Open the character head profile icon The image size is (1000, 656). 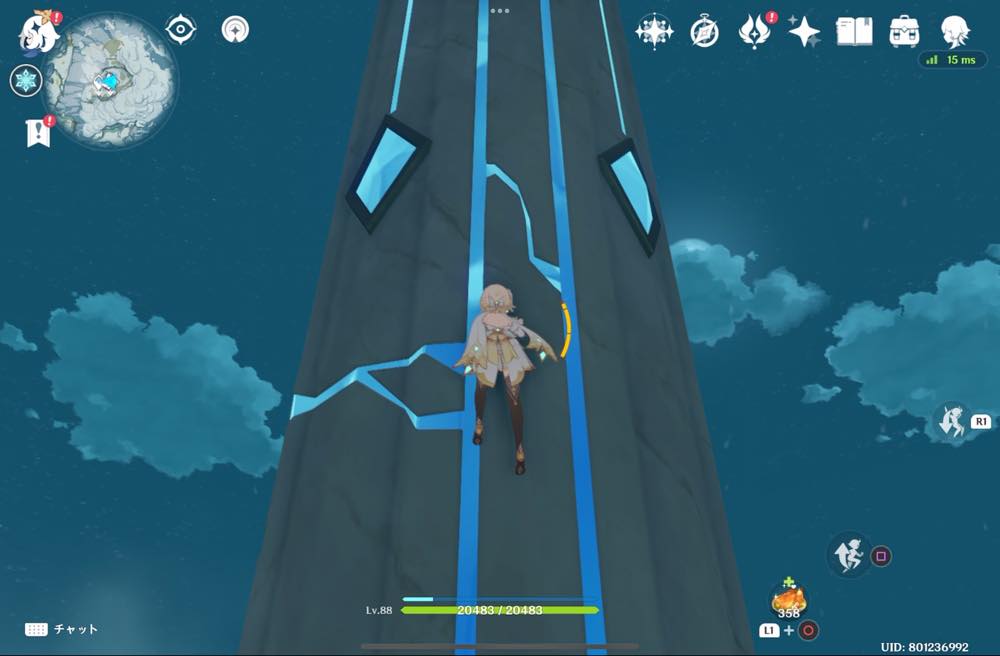955,31
